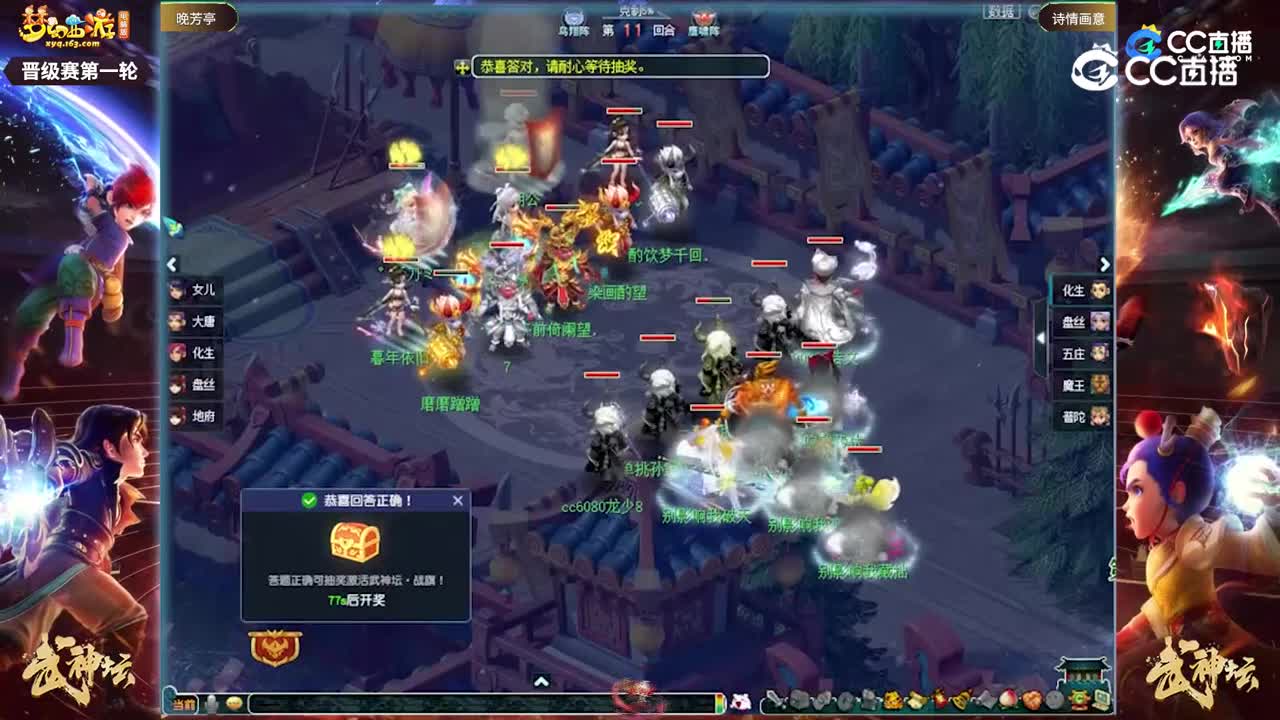Click the peach item icon in bottom toolbar
Screen dimensions: 1280x720
tap(1006, 698)
